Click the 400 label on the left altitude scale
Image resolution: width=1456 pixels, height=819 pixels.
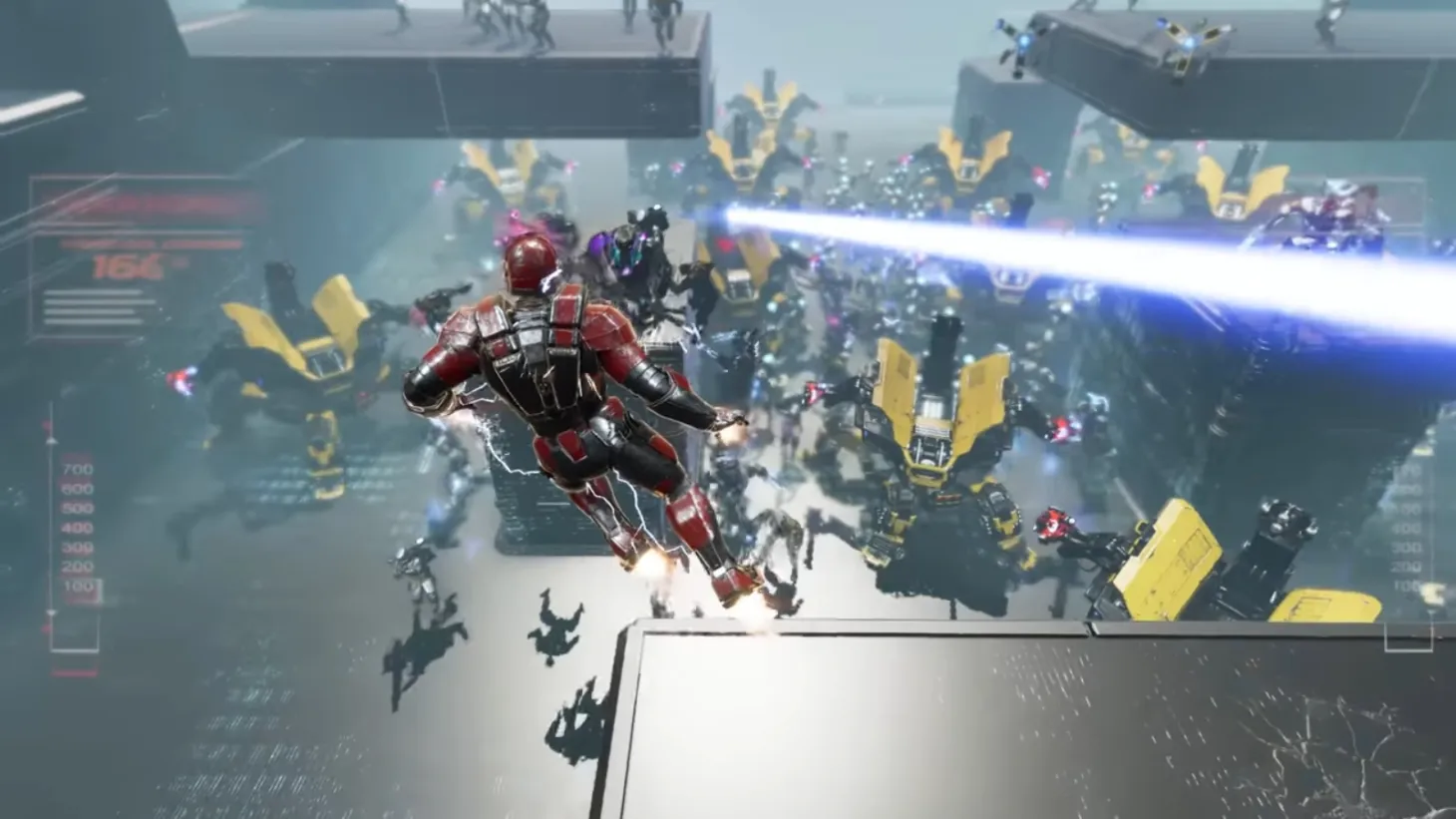(x=78, y=530)
